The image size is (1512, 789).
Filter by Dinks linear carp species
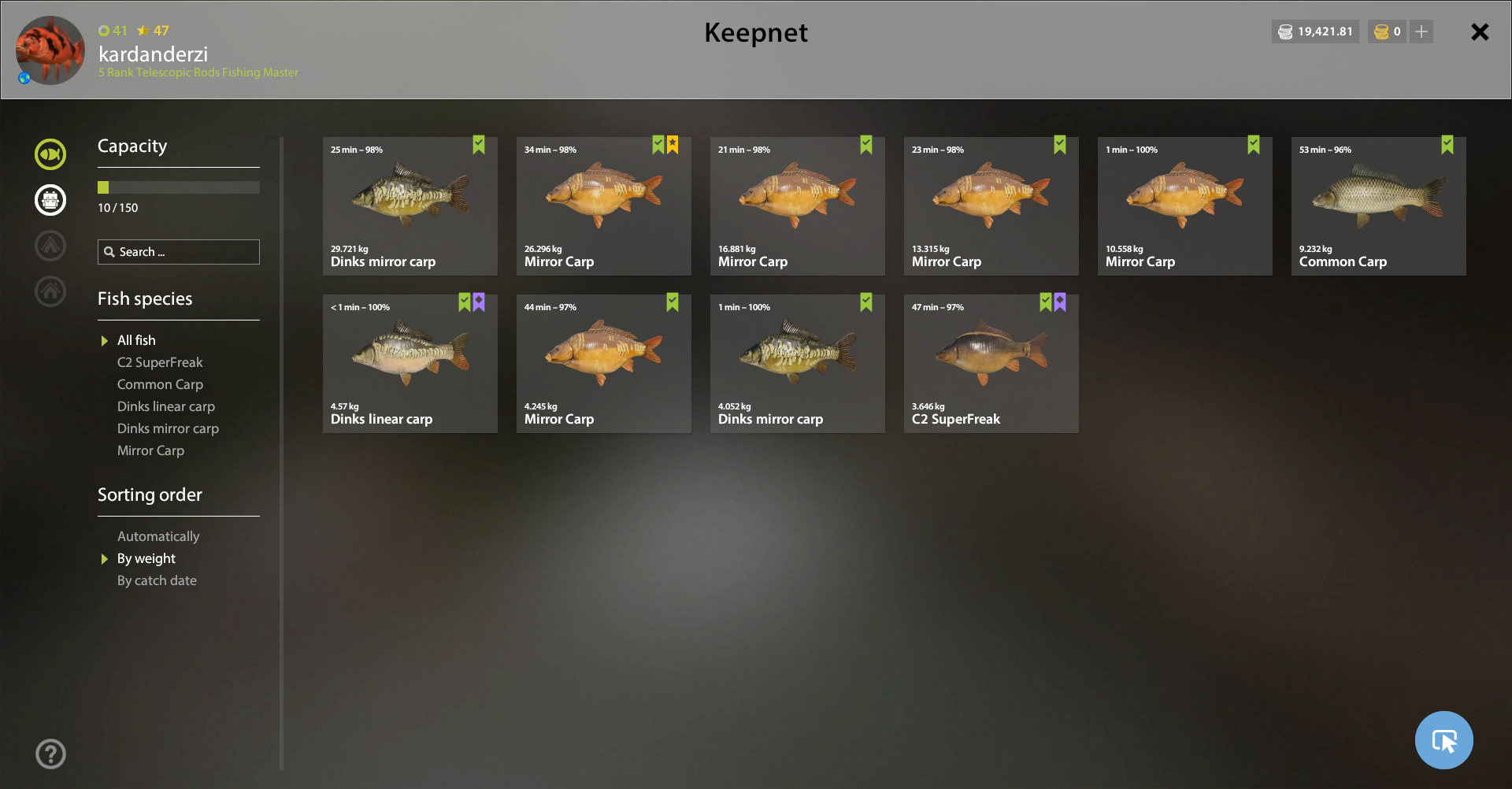pyautogui.click(x=165, y=406)
